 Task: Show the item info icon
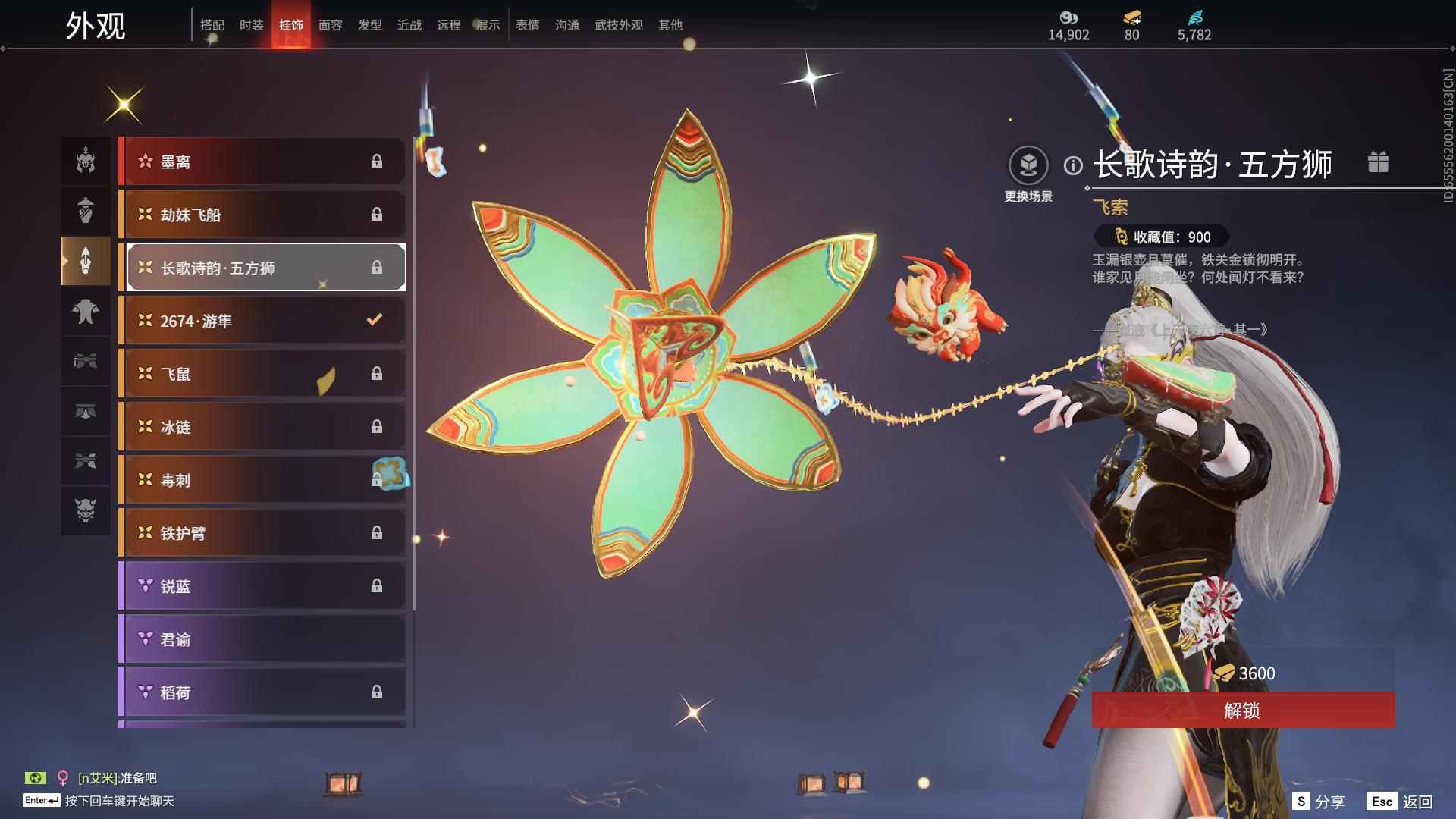[1073, 165]
